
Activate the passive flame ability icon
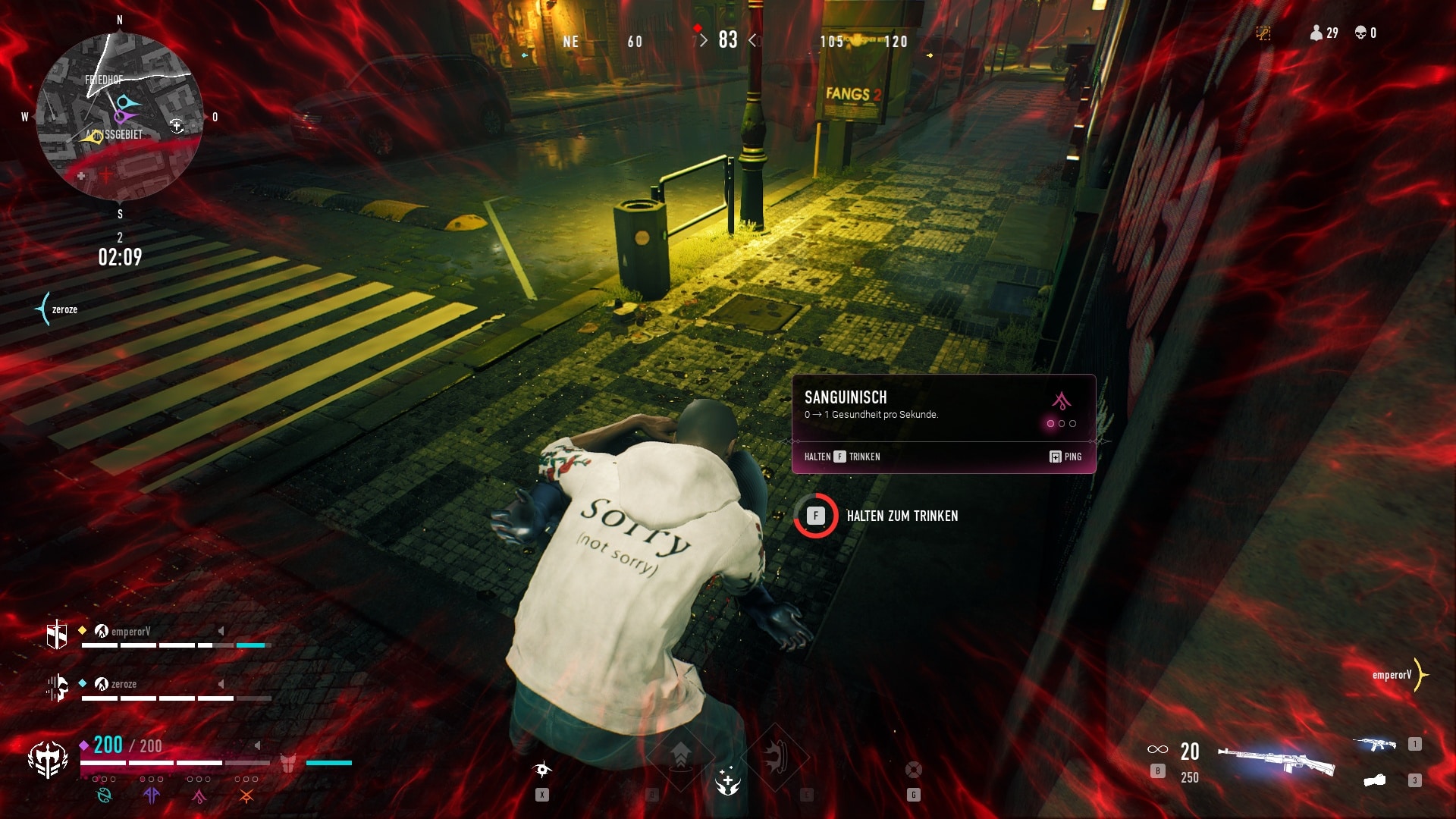tap(728, 781)
